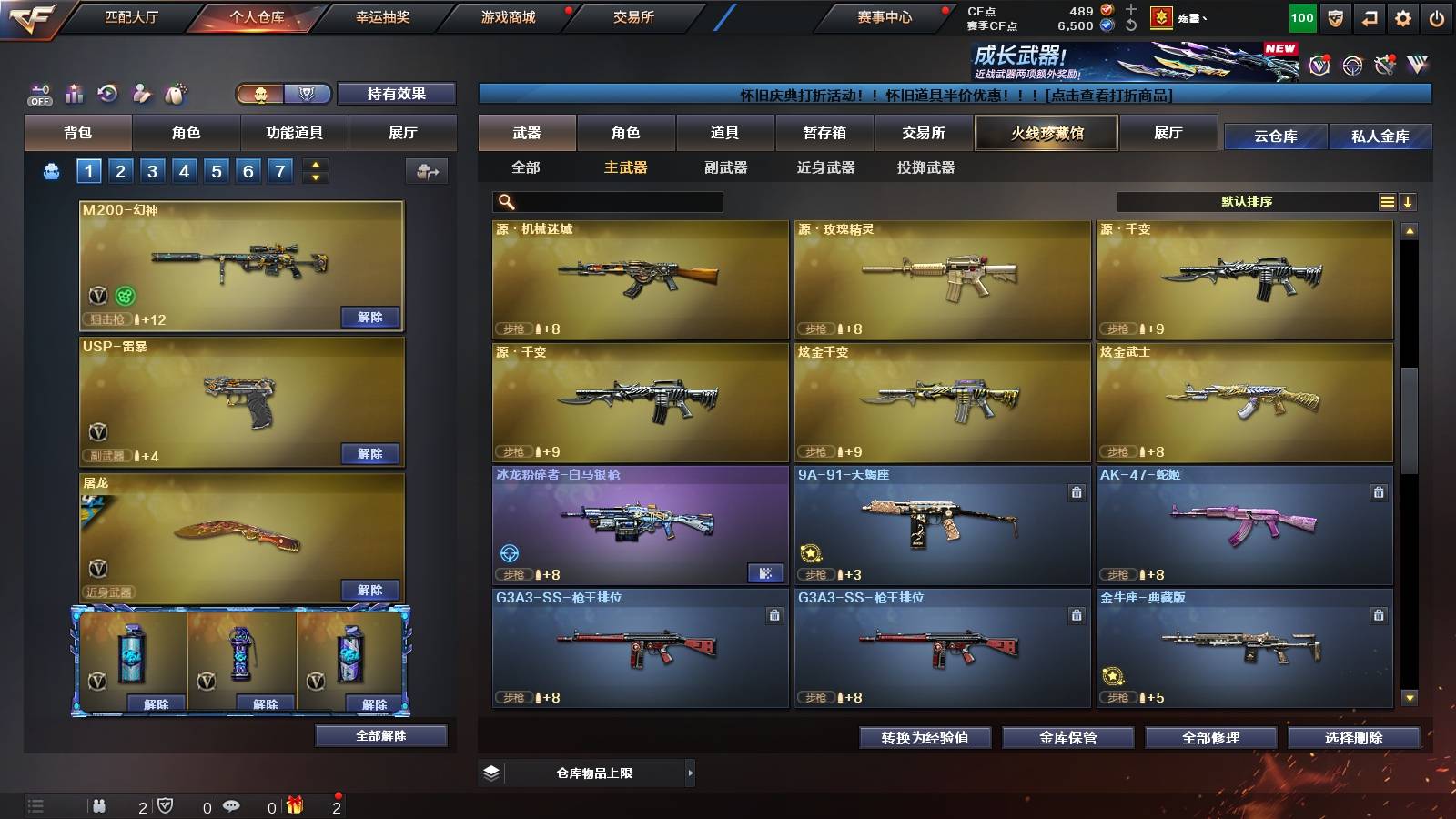Click the bar-chart ranking icon in left toolbar

point(73,92)
